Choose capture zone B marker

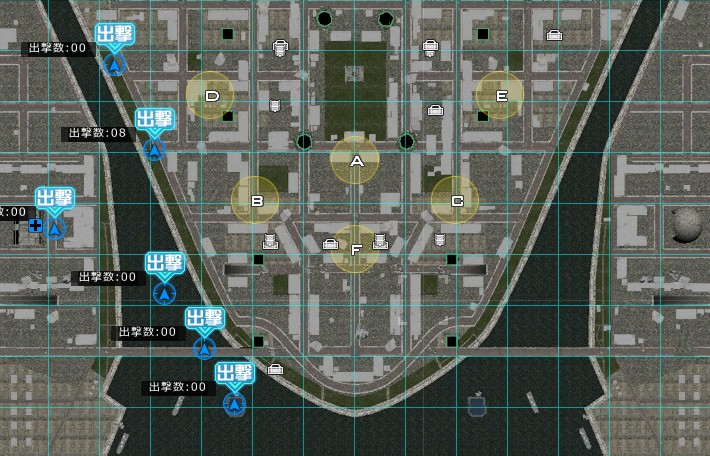pos(256,200)
